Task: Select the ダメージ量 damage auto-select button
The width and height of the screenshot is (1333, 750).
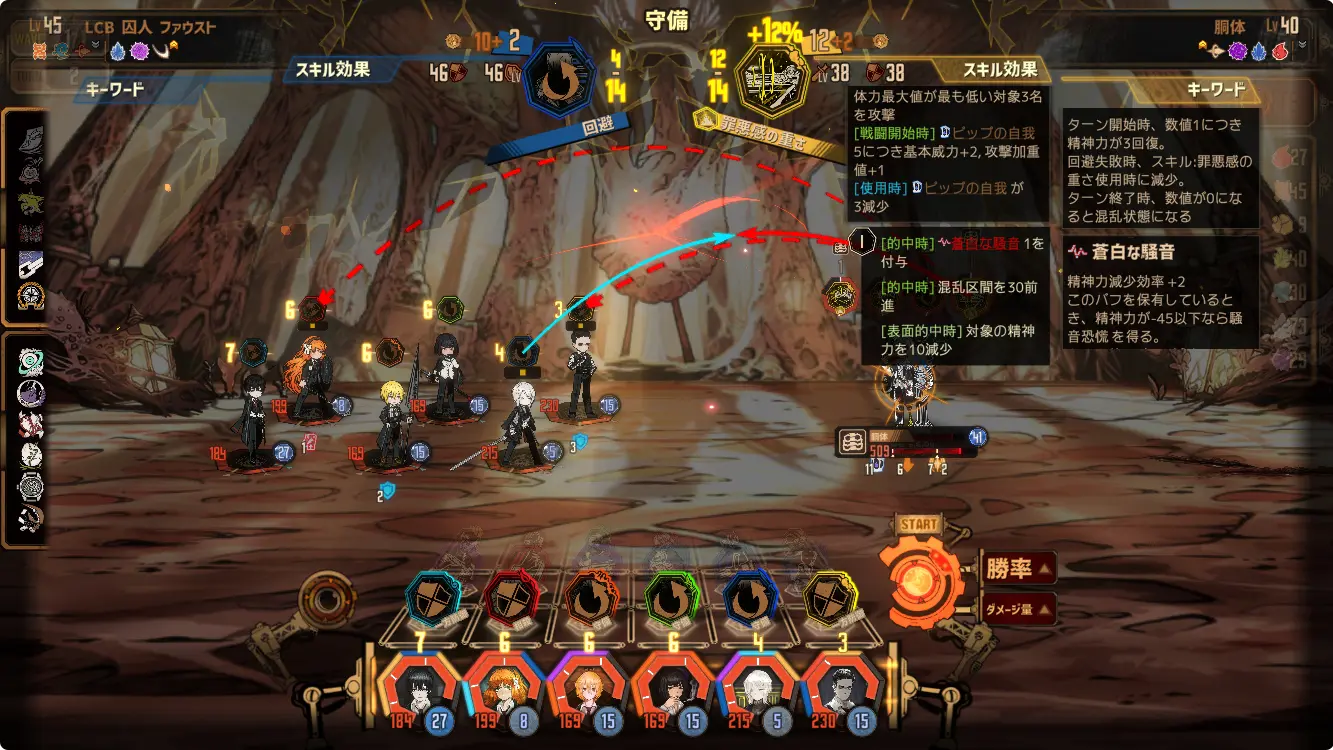Action: (1017, 608)
